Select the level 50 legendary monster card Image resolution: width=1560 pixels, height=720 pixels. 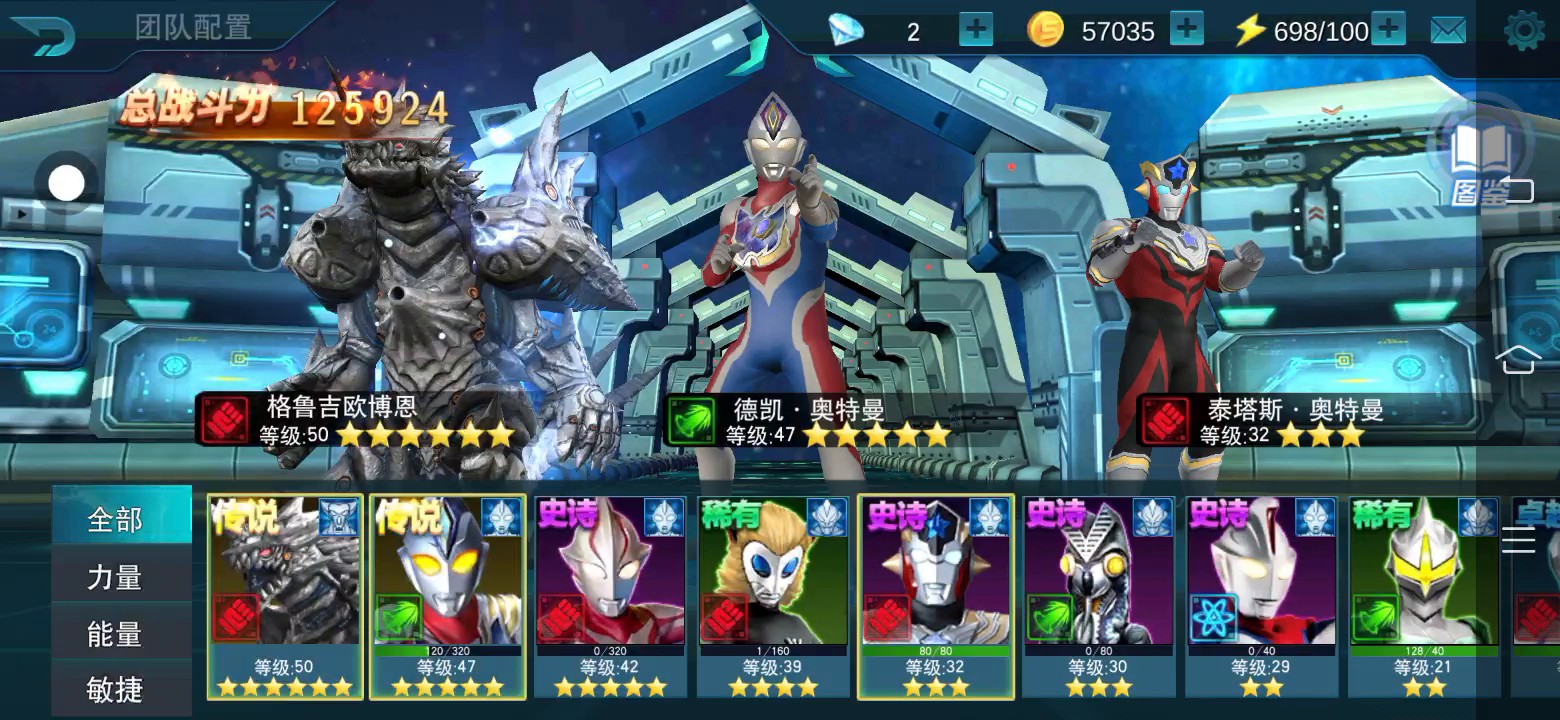285,595
